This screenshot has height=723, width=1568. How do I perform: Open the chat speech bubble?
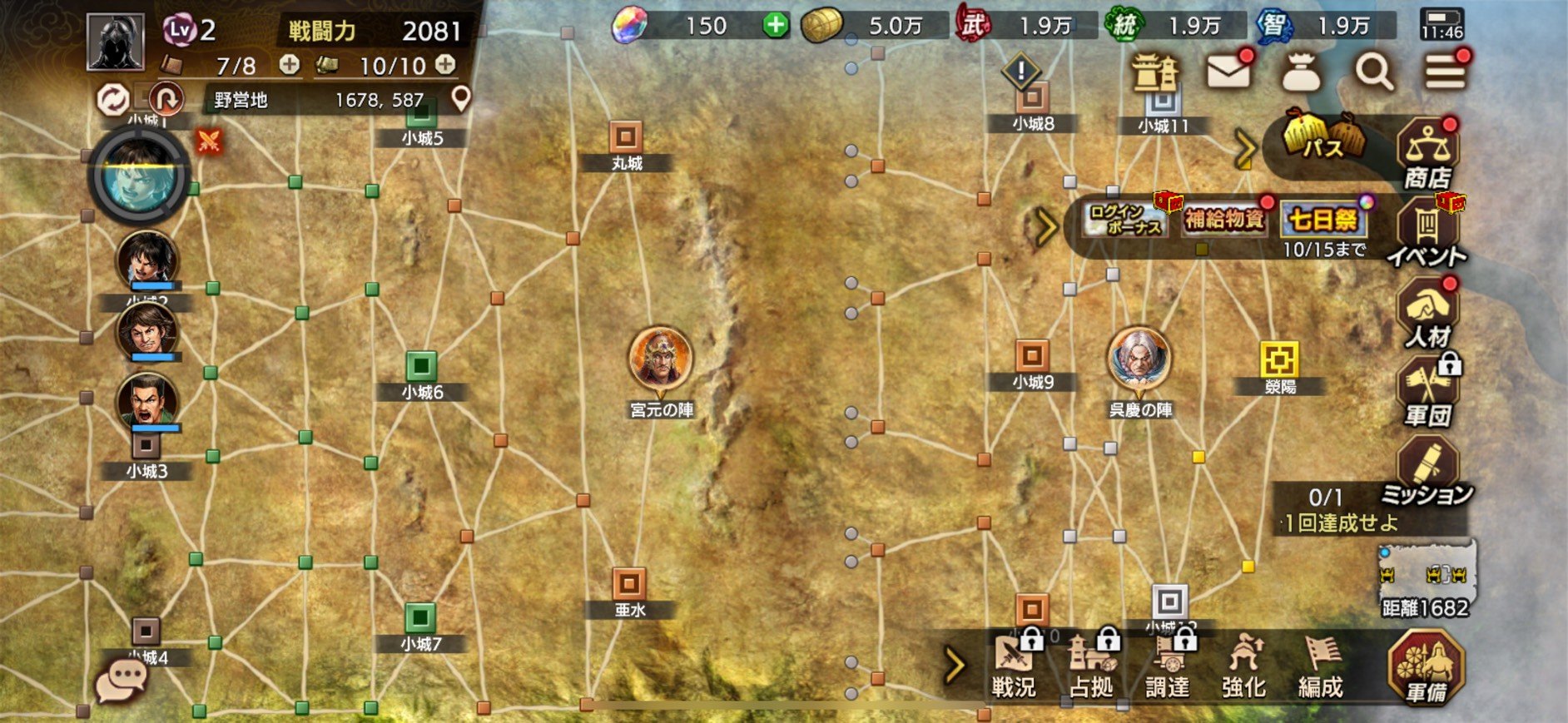coord(122,681)
